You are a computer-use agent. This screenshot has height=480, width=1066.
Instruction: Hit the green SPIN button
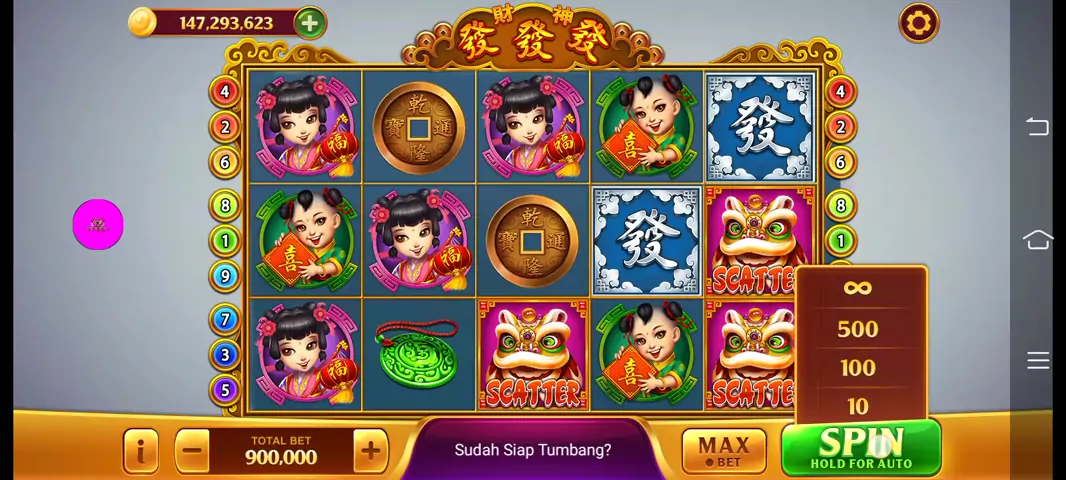[860, 448]
